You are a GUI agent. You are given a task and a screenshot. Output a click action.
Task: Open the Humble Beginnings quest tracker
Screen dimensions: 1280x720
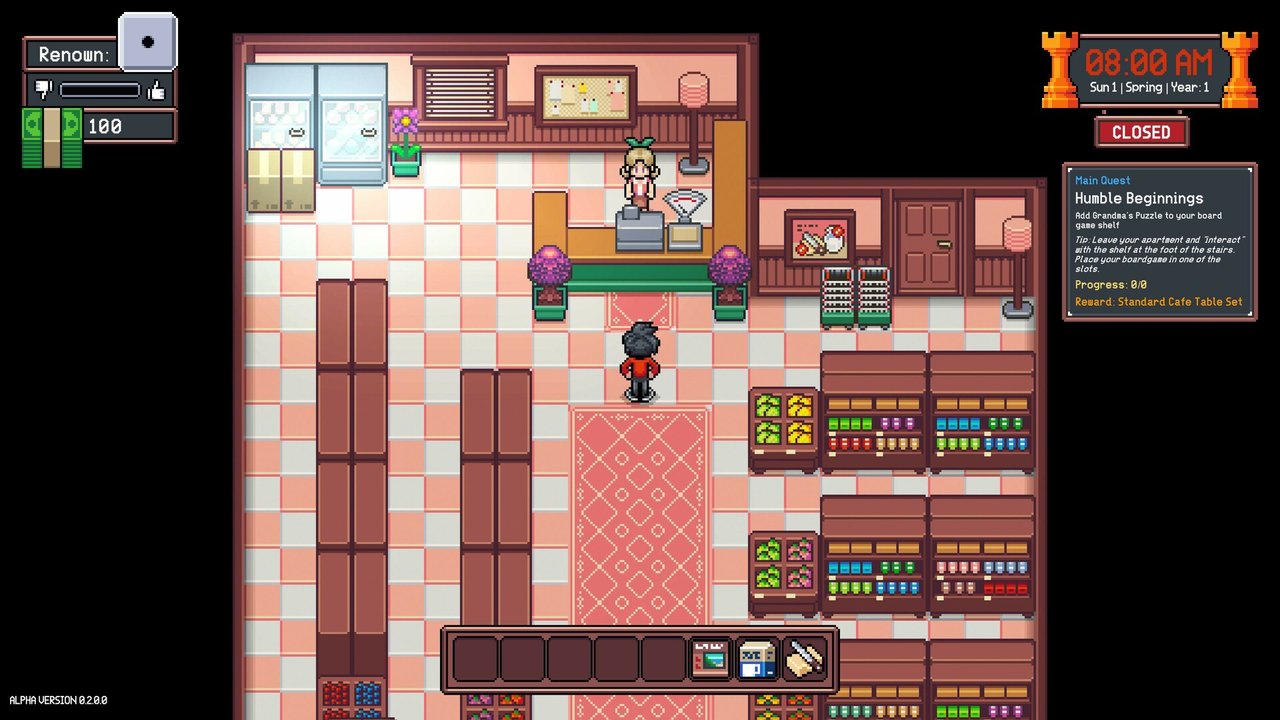click(1159, 241)
